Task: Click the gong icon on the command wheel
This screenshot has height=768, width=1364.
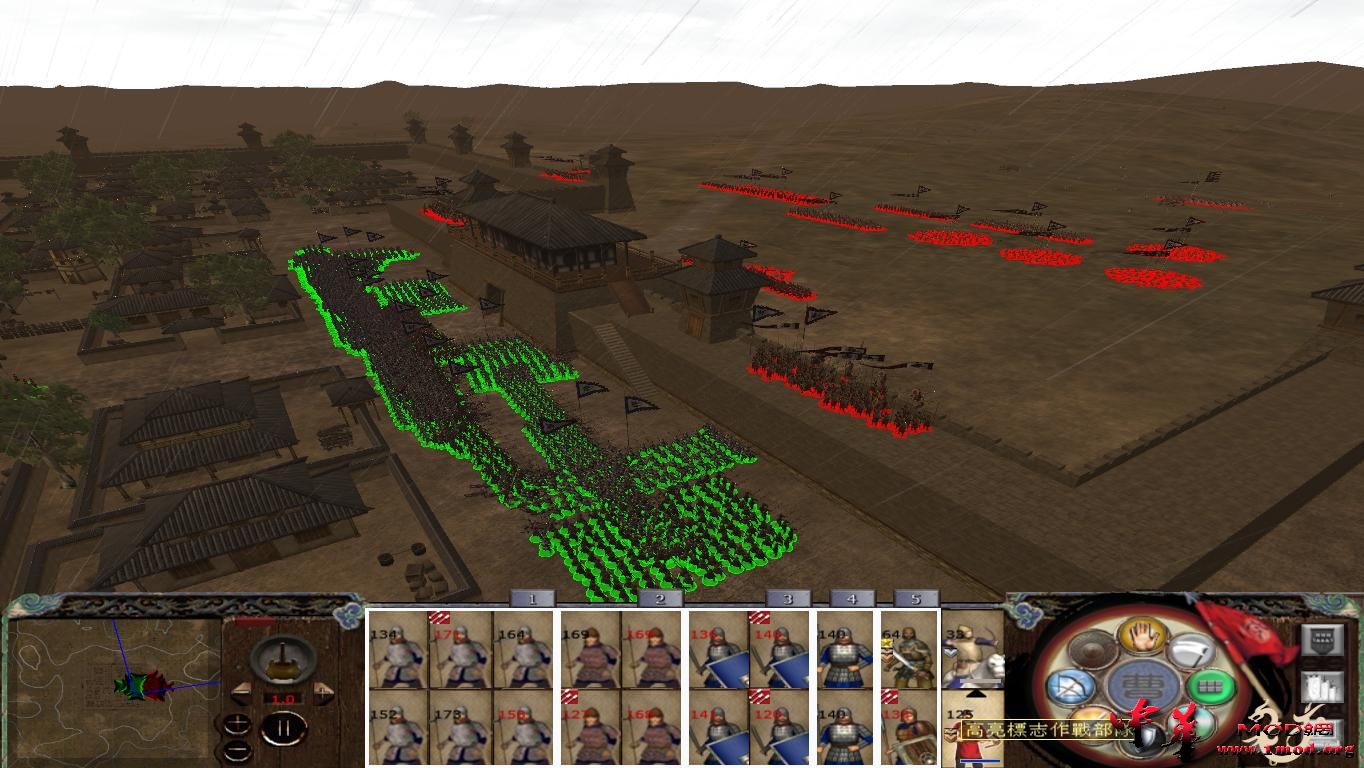Action: point(1093,651)
